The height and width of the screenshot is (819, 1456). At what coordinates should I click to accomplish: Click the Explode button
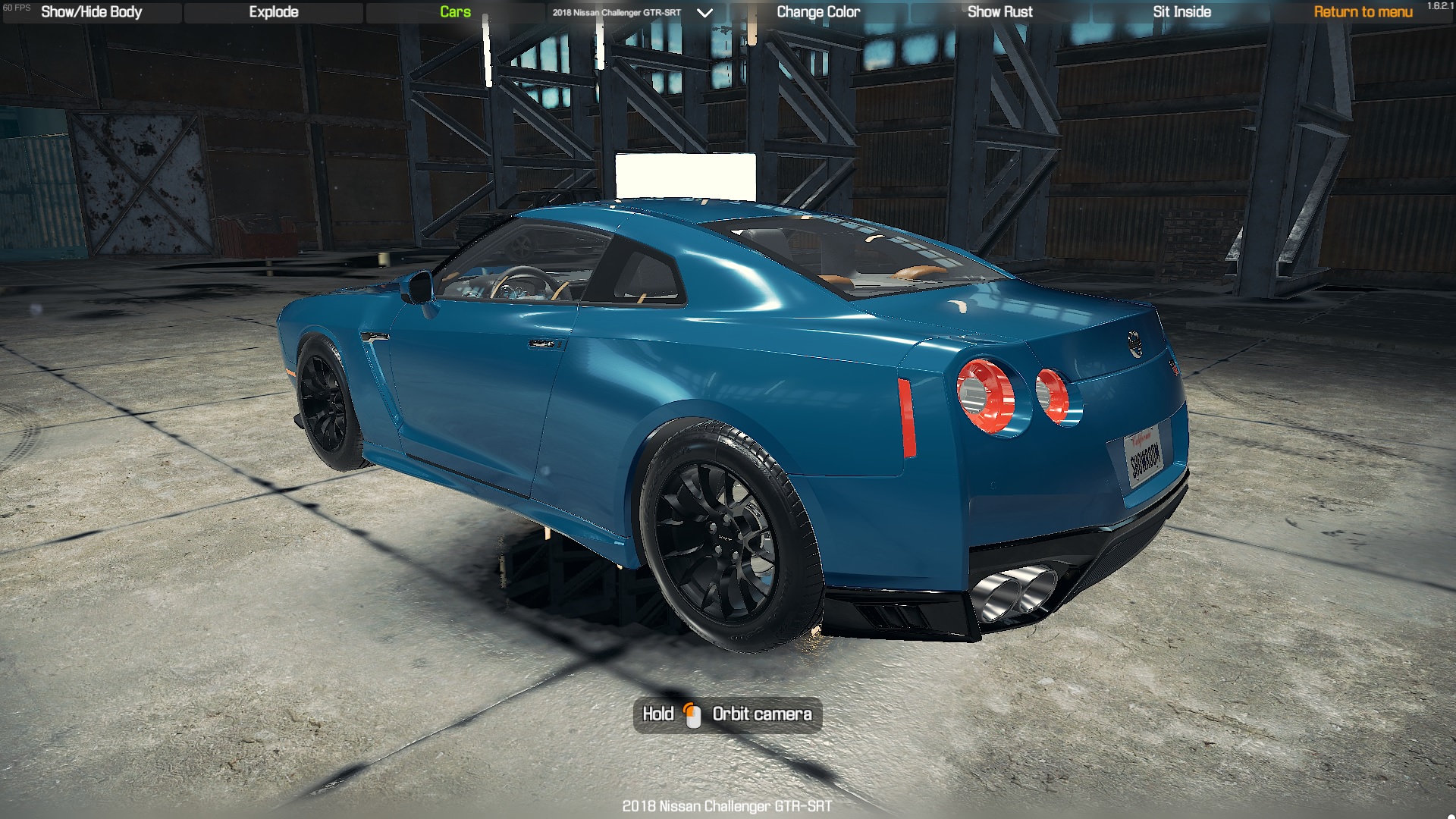pos(274,12)
